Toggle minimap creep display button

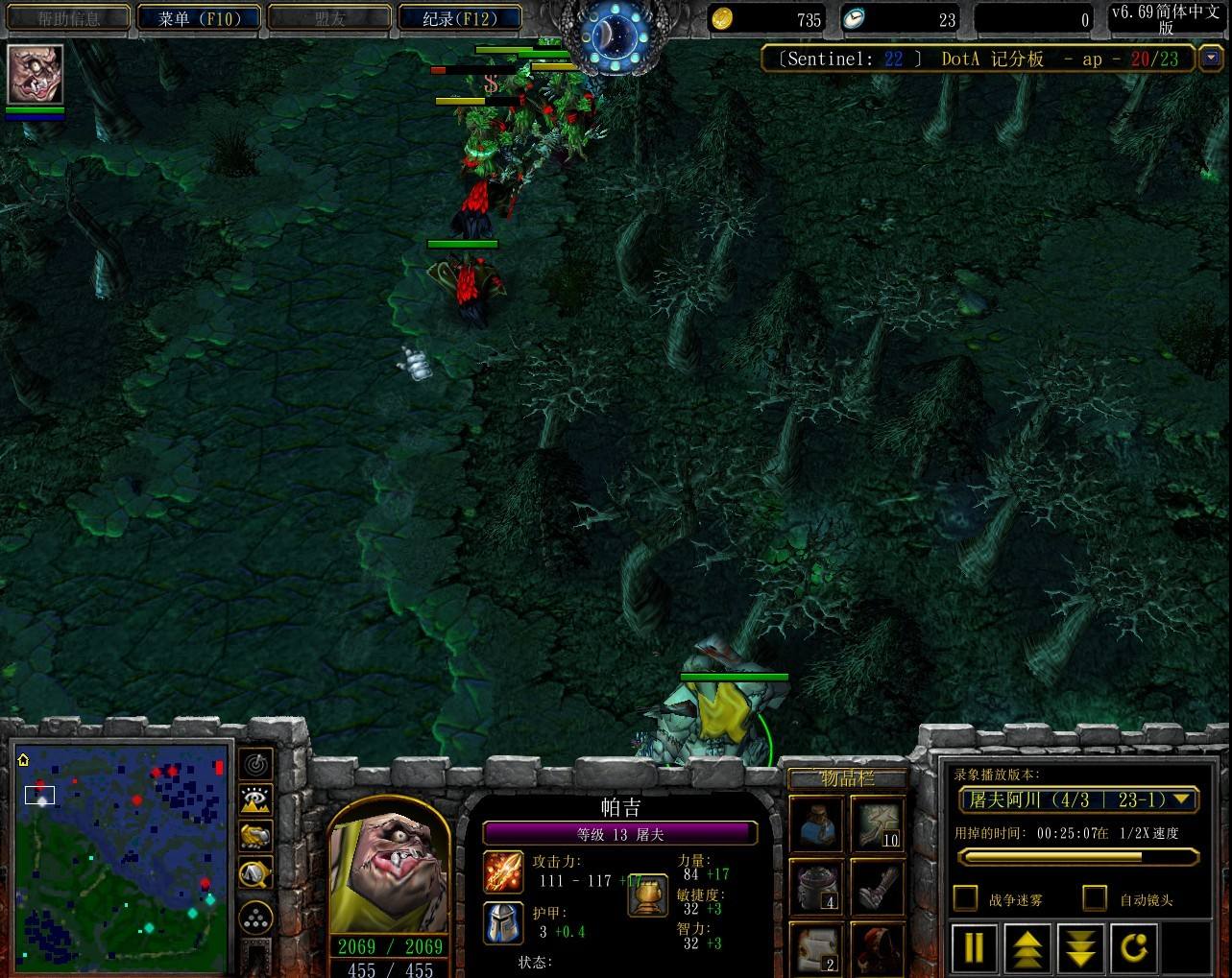[x=255, y=872]
